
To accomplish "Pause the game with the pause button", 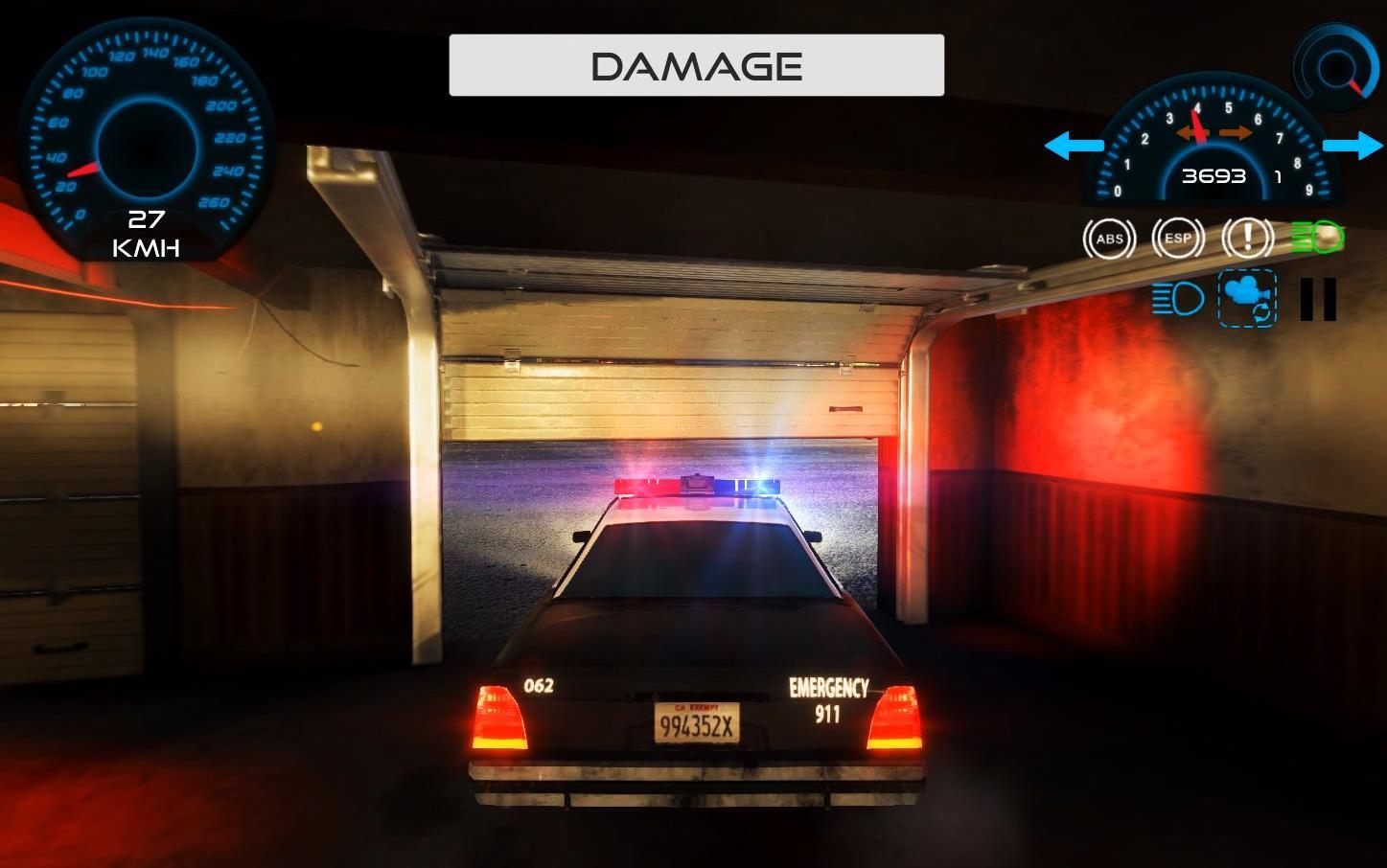I will [x=1318, y=300].
